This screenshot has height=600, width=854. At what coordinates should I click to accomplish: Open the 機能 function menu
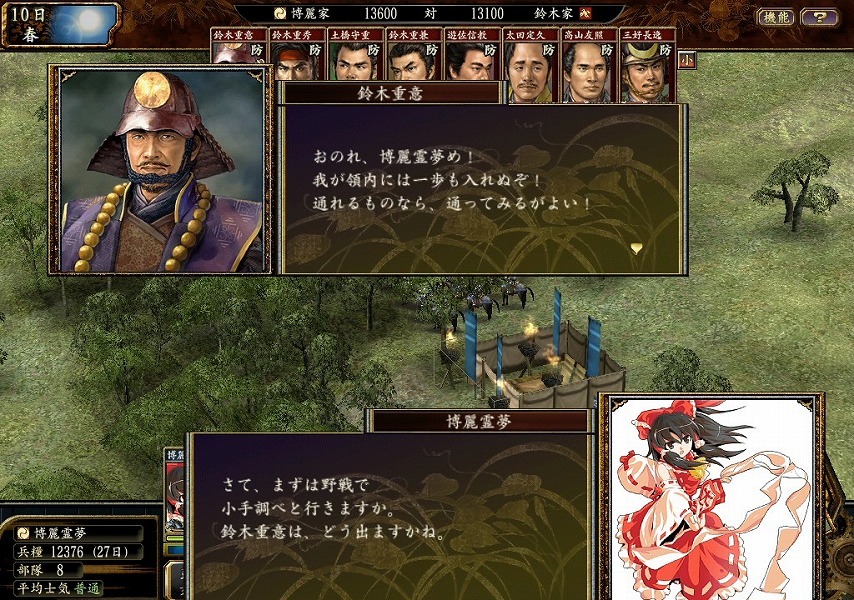pos(776,17)
